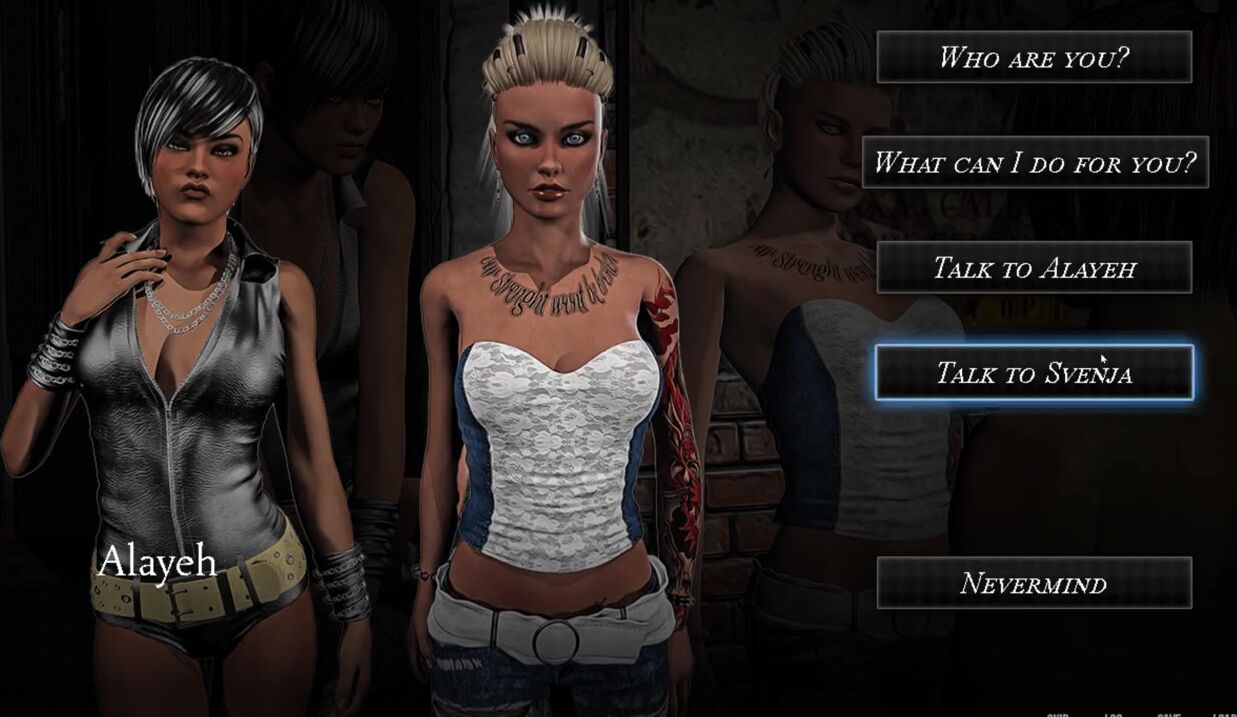
Task: Ask "Who are you?"
Action: (1034, 57)
